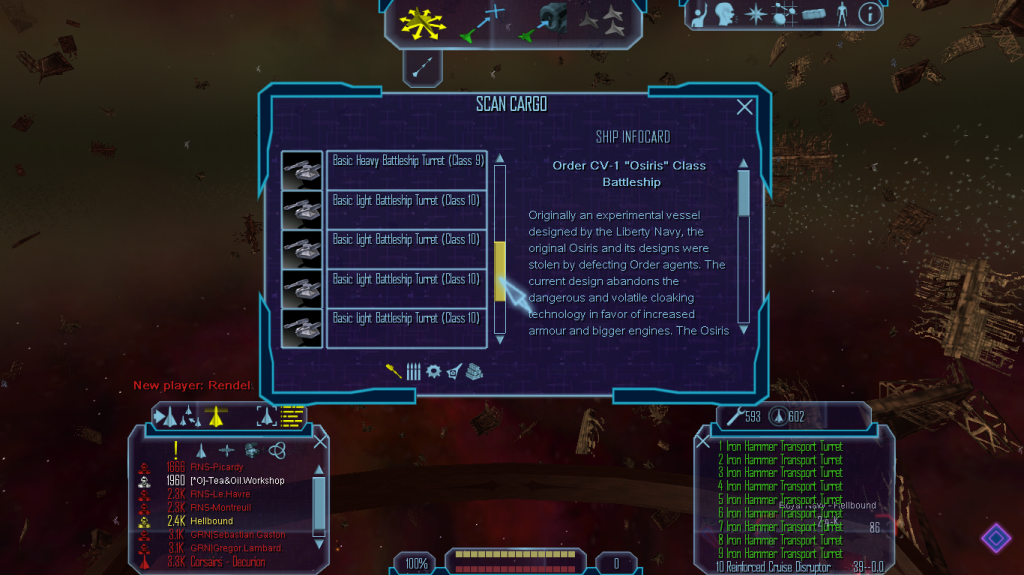
Task: Select [*O]-Tea&Oil.Workshop in the contact list
Action: tap(237, 481)
